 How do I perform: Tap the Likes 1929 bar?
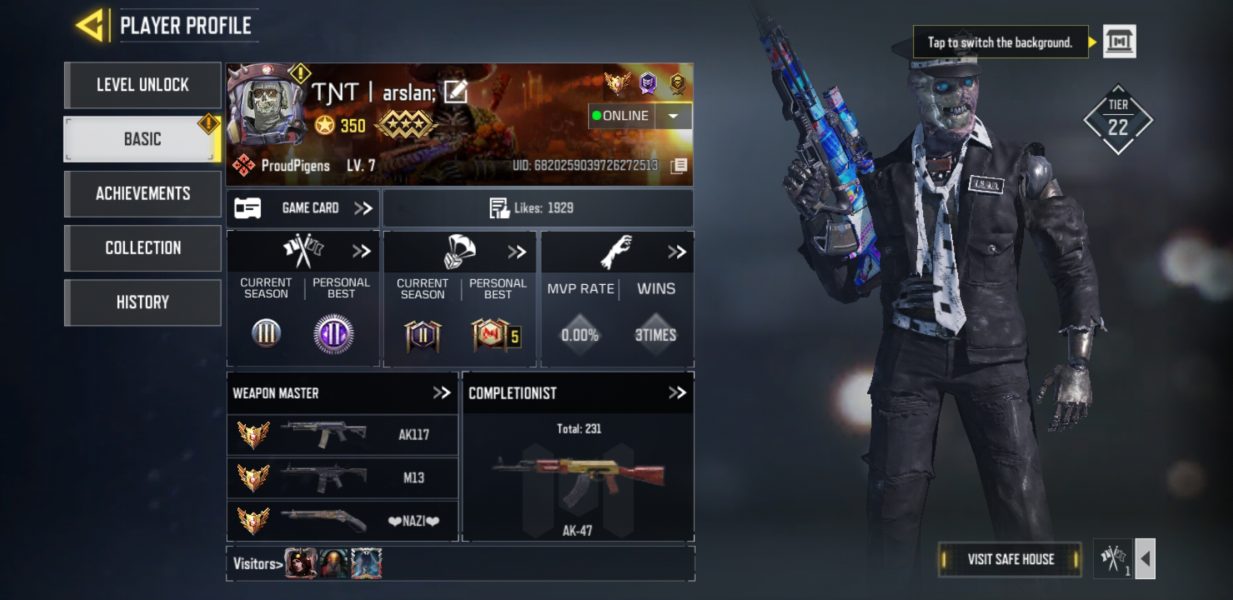click(x=537, y=208)
